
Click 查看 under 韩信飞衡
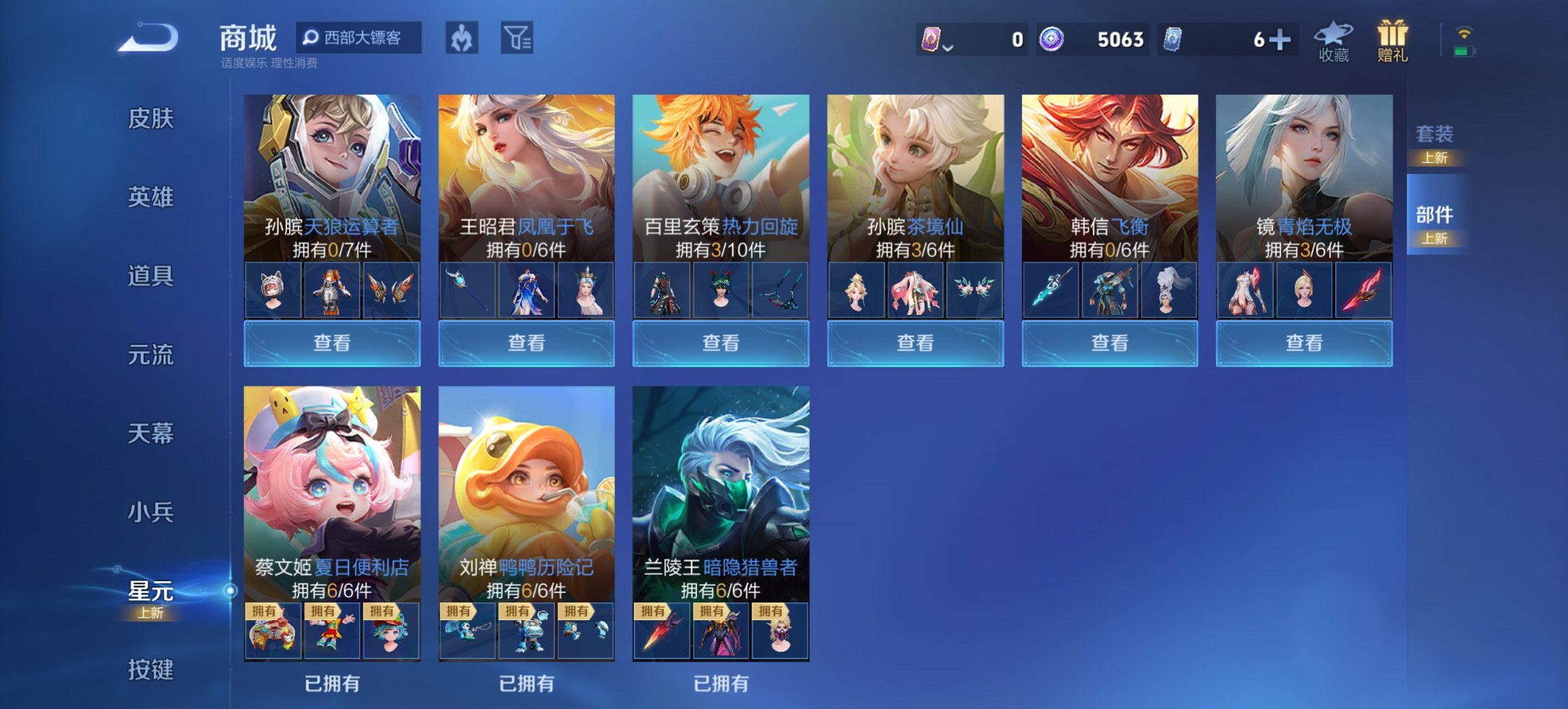1110,343
